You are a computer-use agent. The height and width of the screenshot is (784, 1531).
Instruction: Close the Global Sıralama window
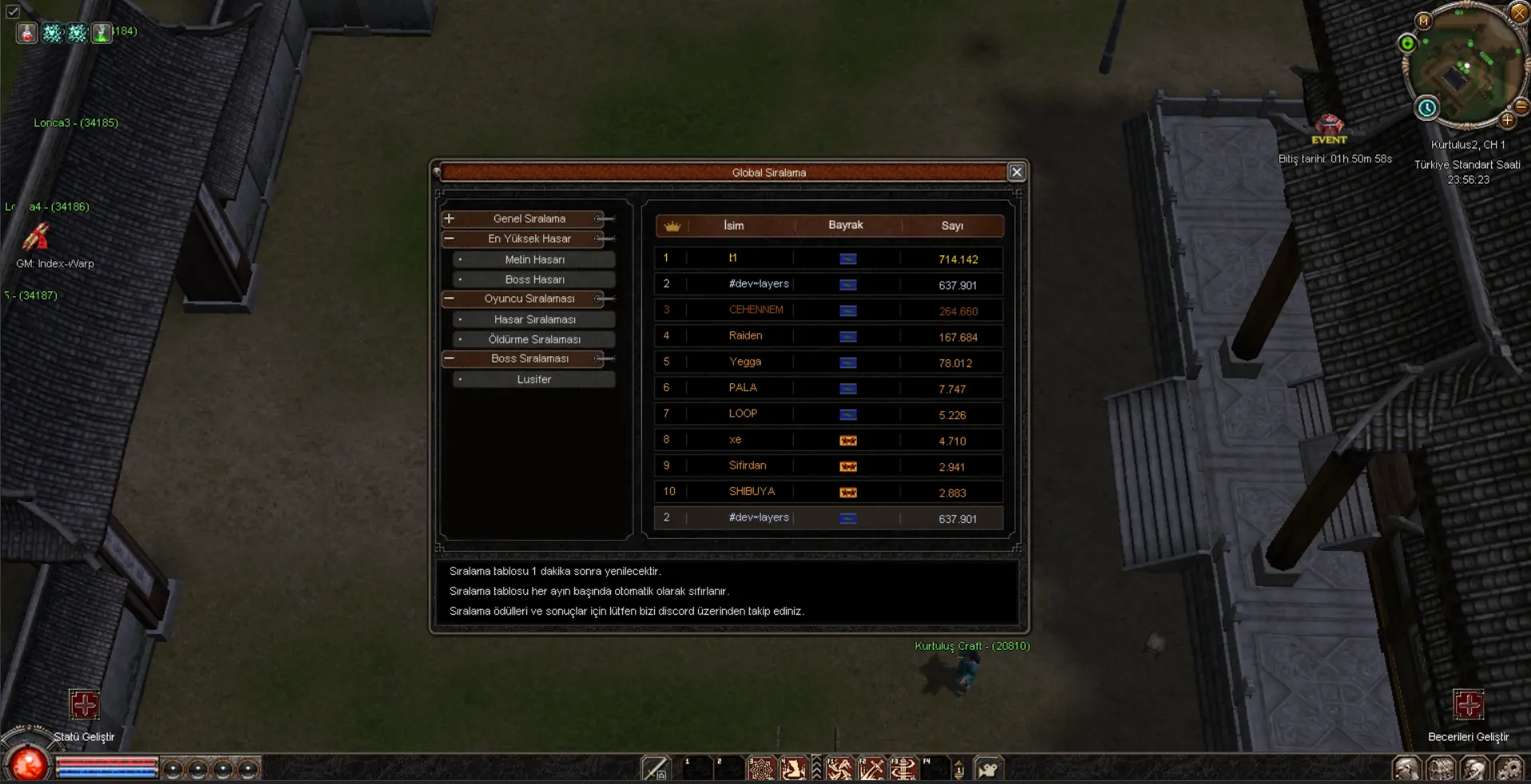(1016, 172)
